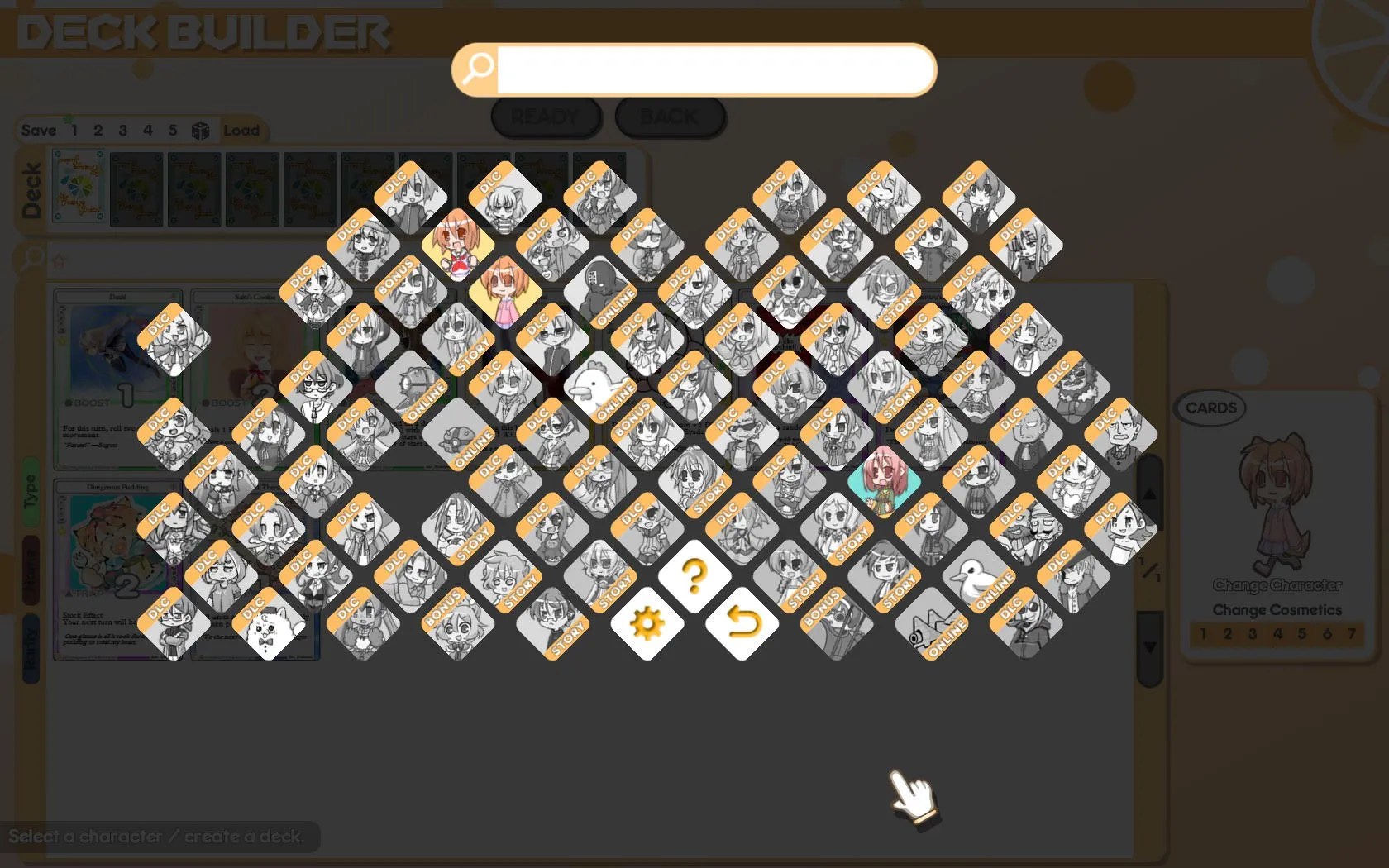Click the Load button
This screenshot has width=1389, height=868.
(x=241, y=131)
